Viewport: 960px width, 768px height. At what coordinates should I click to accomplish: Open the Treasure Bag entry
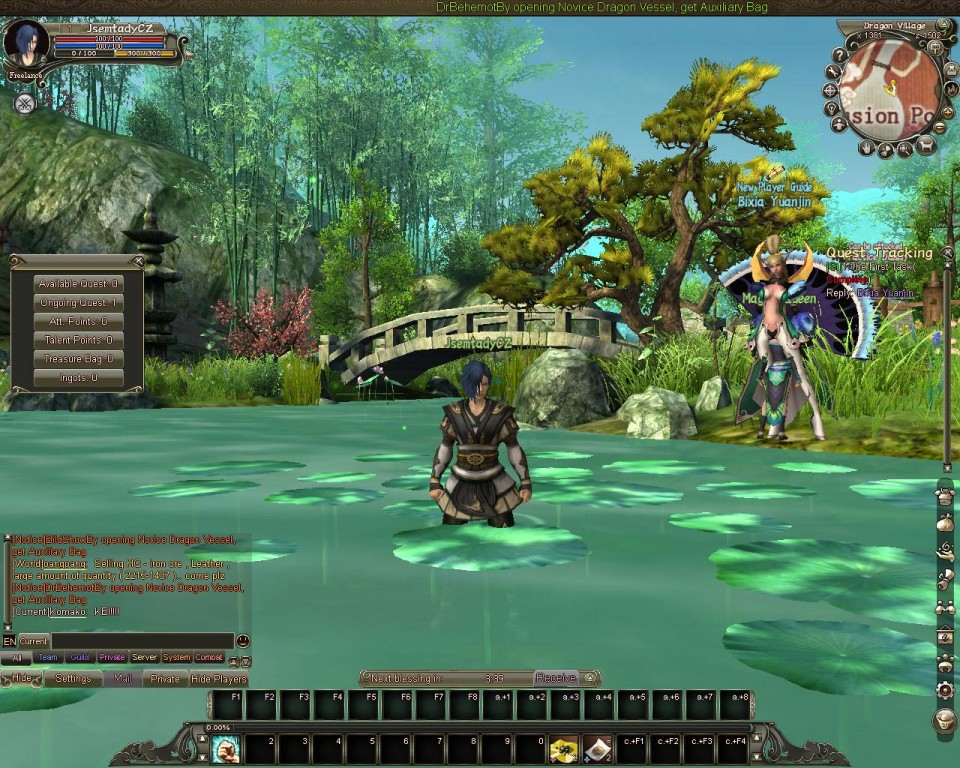point(78,360)
